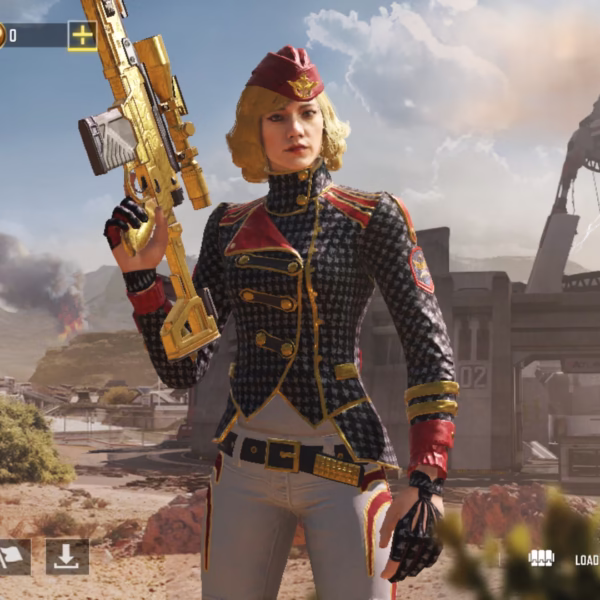The width and height of the screenshot is (600, 600).
Task: Add currency with the yellow plus button
Action: tap(82, 36)
